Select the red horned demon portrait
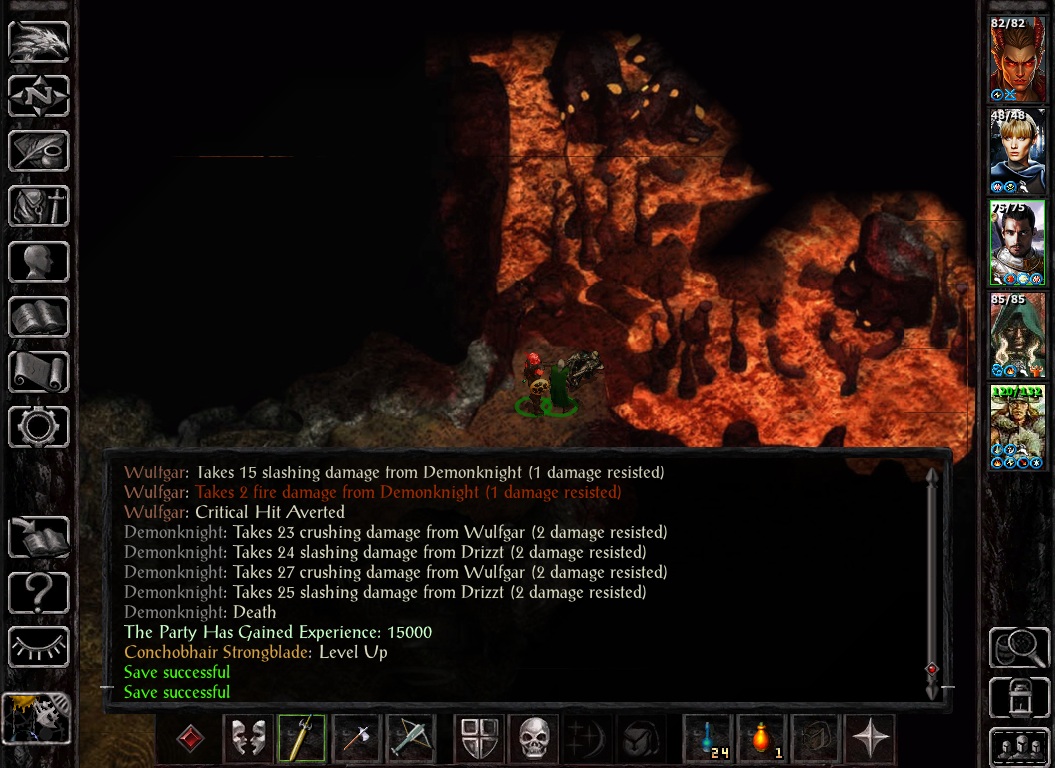Image resolution: width=1055 pixels, height=768 pixels. (1018, 59)
